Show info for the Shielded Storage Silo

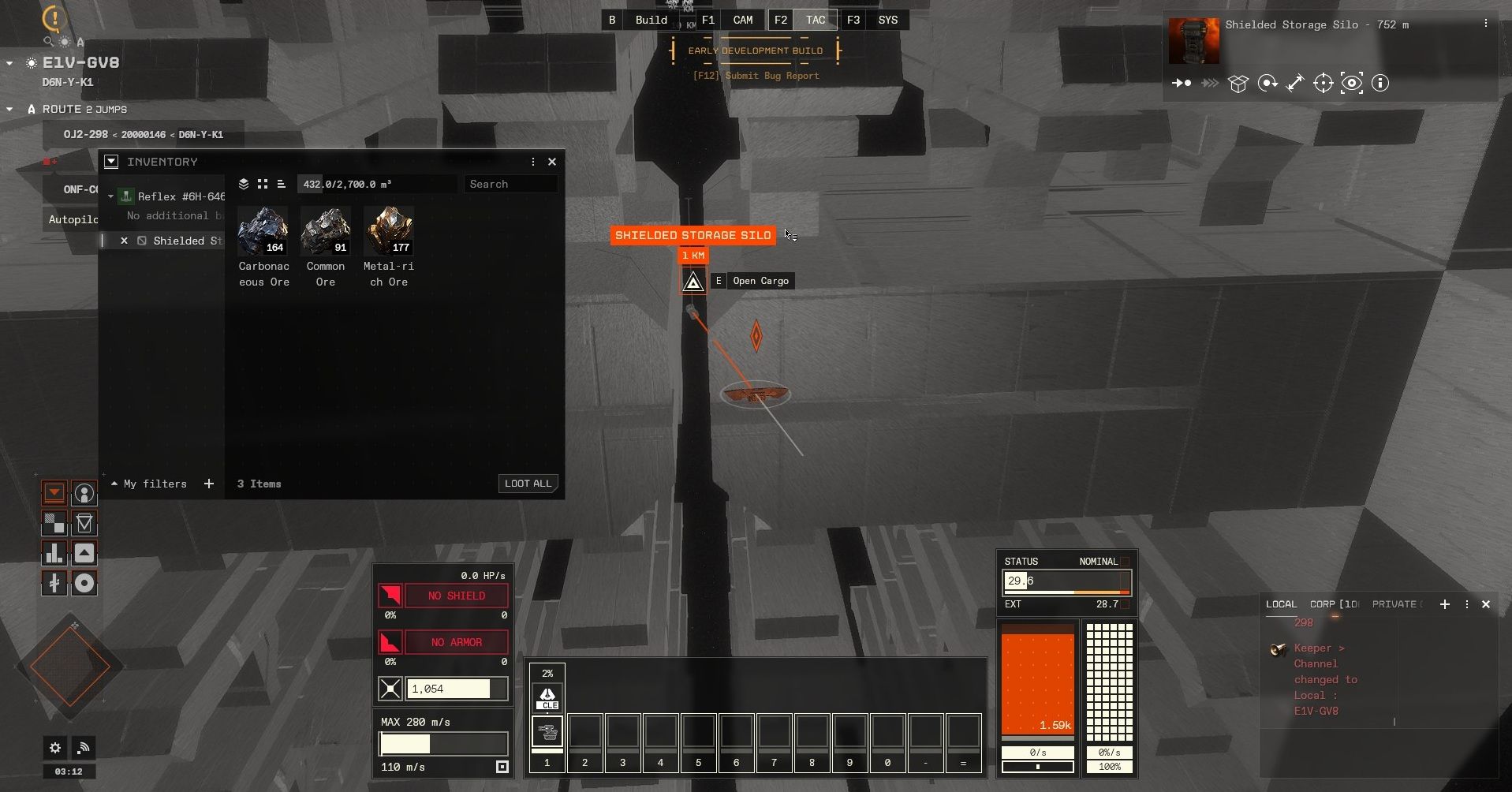coord(1380,83)
